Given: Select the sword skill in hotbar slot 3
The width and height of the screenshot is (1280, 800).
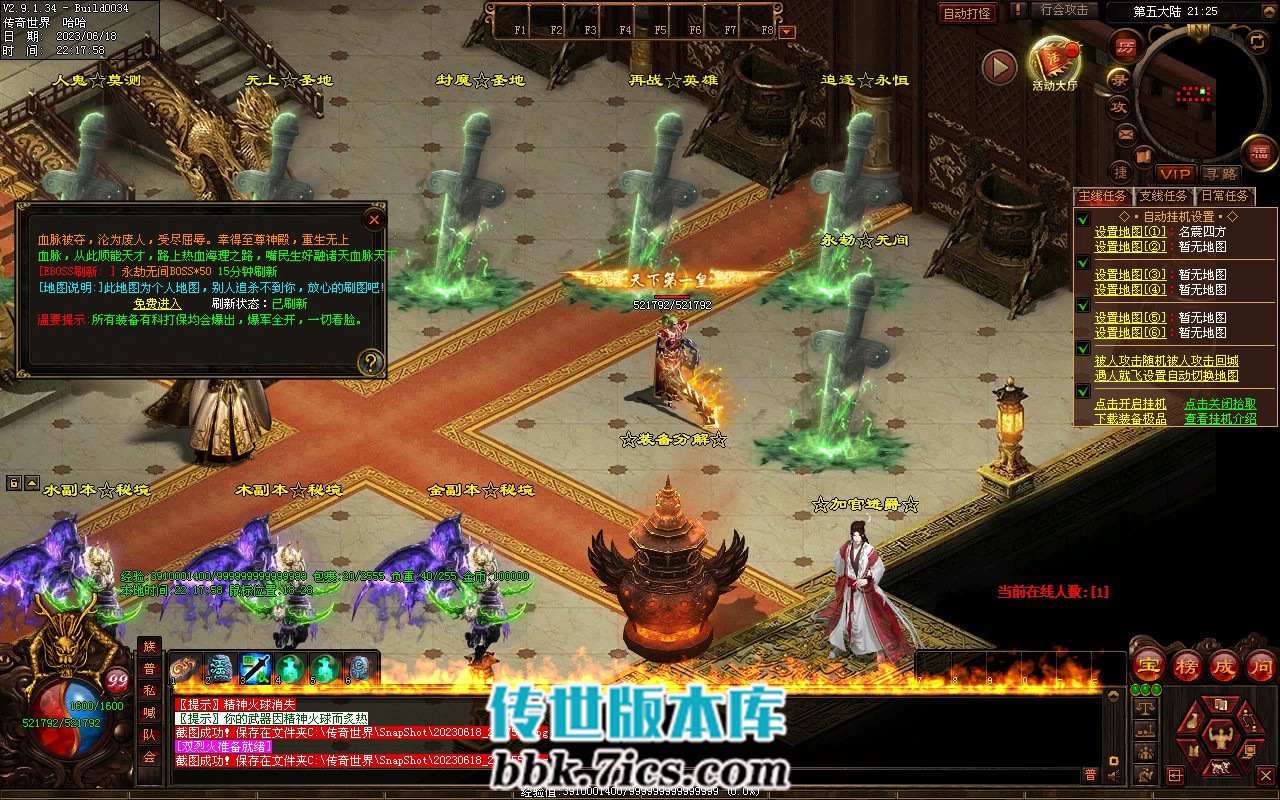Looking at the screenshot, I should pyautogui.click(x=255, y=668).
